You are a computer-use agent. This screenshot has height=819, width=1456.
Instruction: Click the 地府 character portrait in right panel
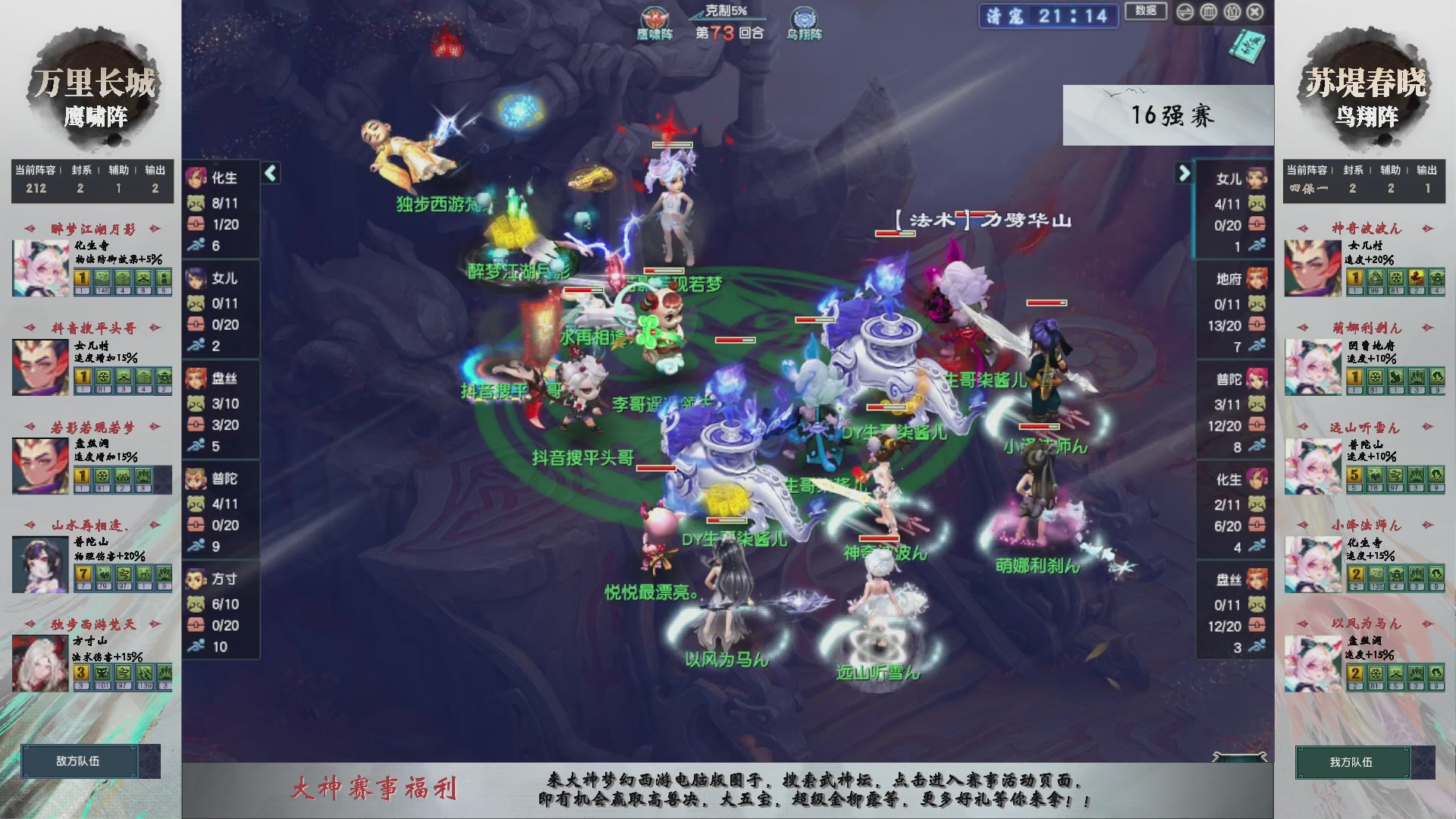(x=1256, y=279)
